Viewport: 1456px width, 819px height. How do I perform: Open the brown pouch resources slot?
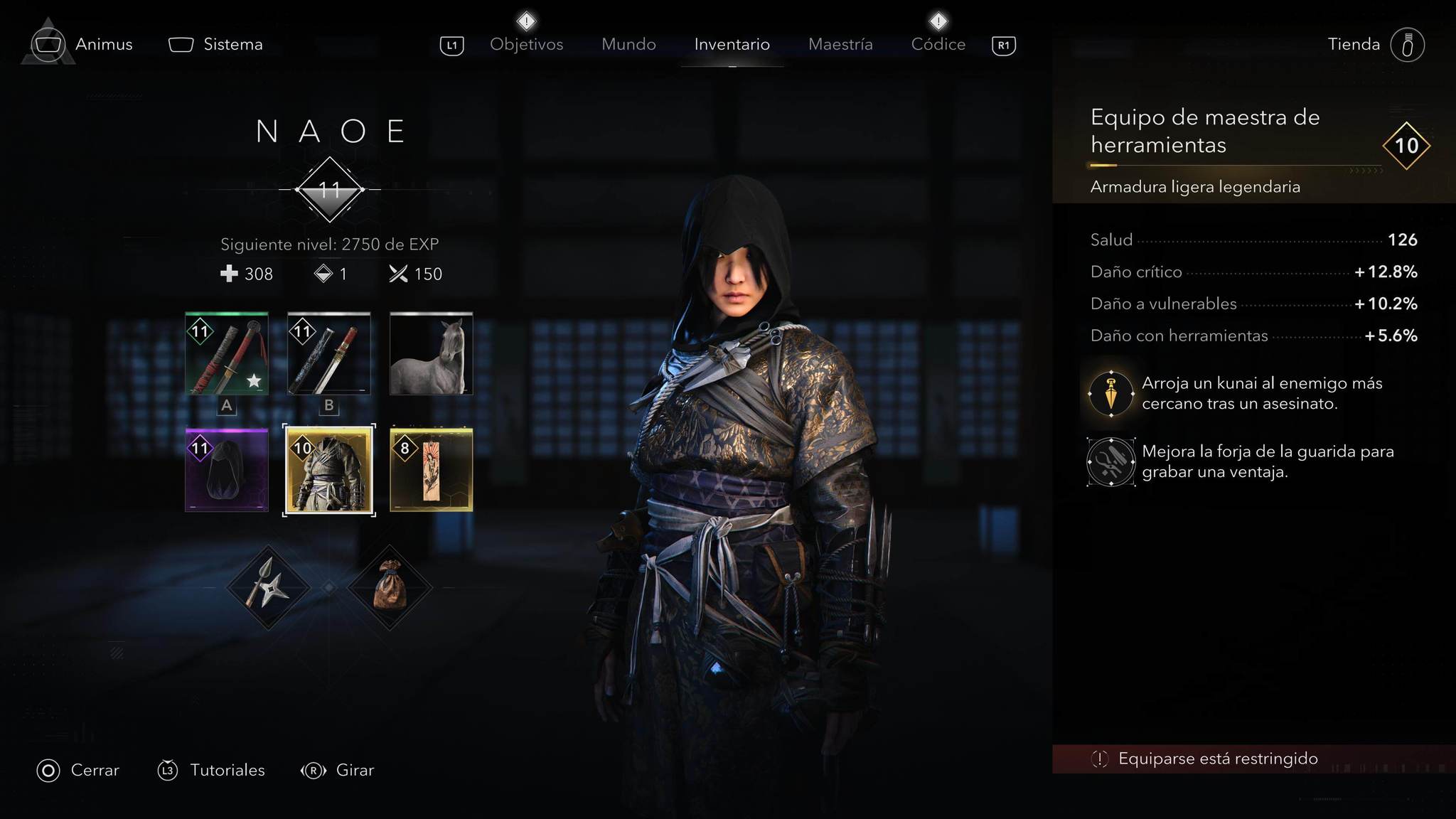click(390, 587)
